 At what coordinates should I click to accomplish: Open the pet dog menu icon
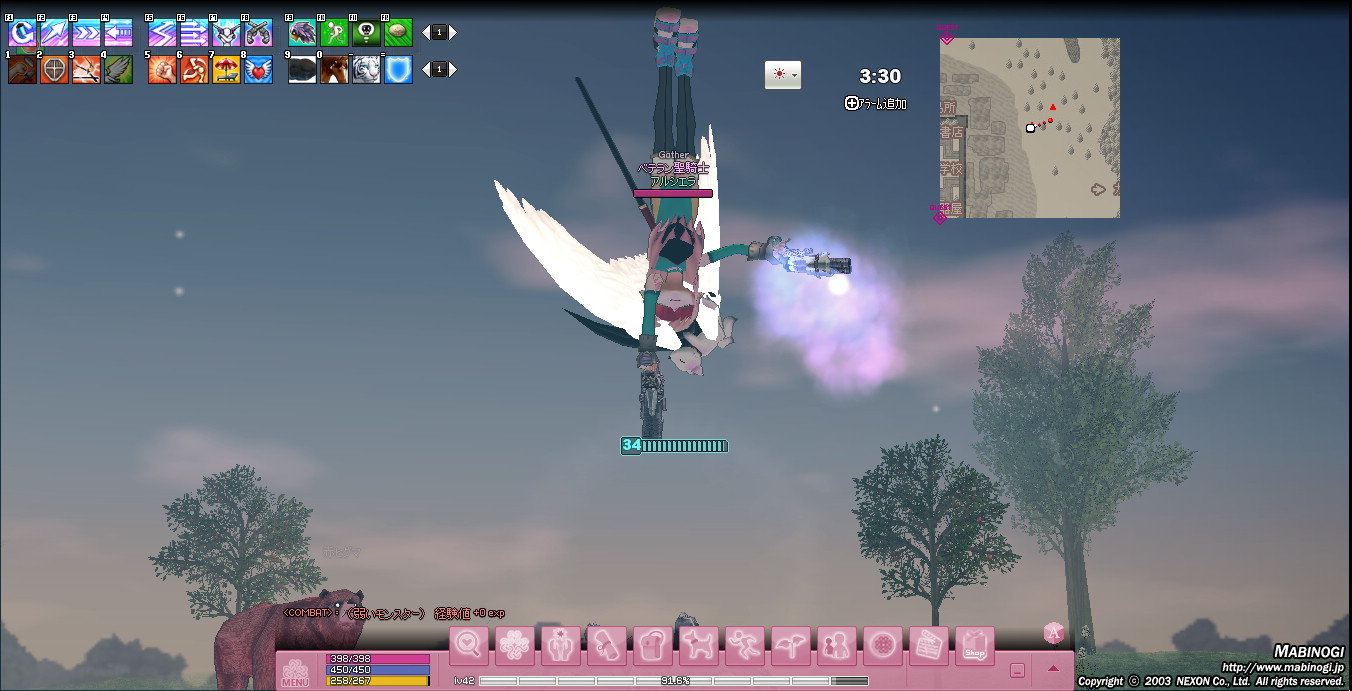coord(698,645)
